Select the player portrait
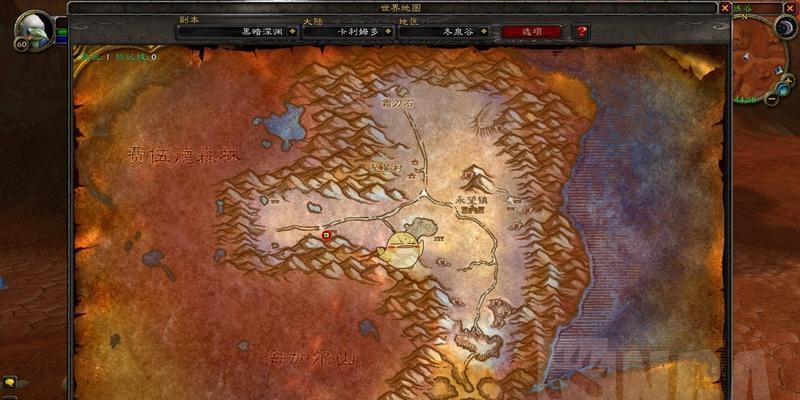 click(x=34, y=29)
